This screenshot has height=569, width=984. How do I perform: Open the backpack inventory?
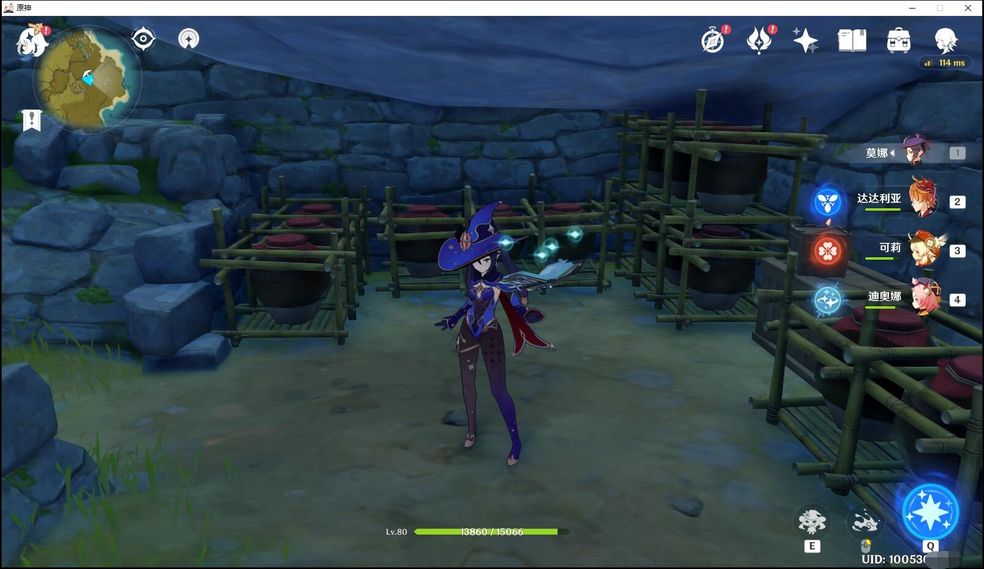[898, 40]
